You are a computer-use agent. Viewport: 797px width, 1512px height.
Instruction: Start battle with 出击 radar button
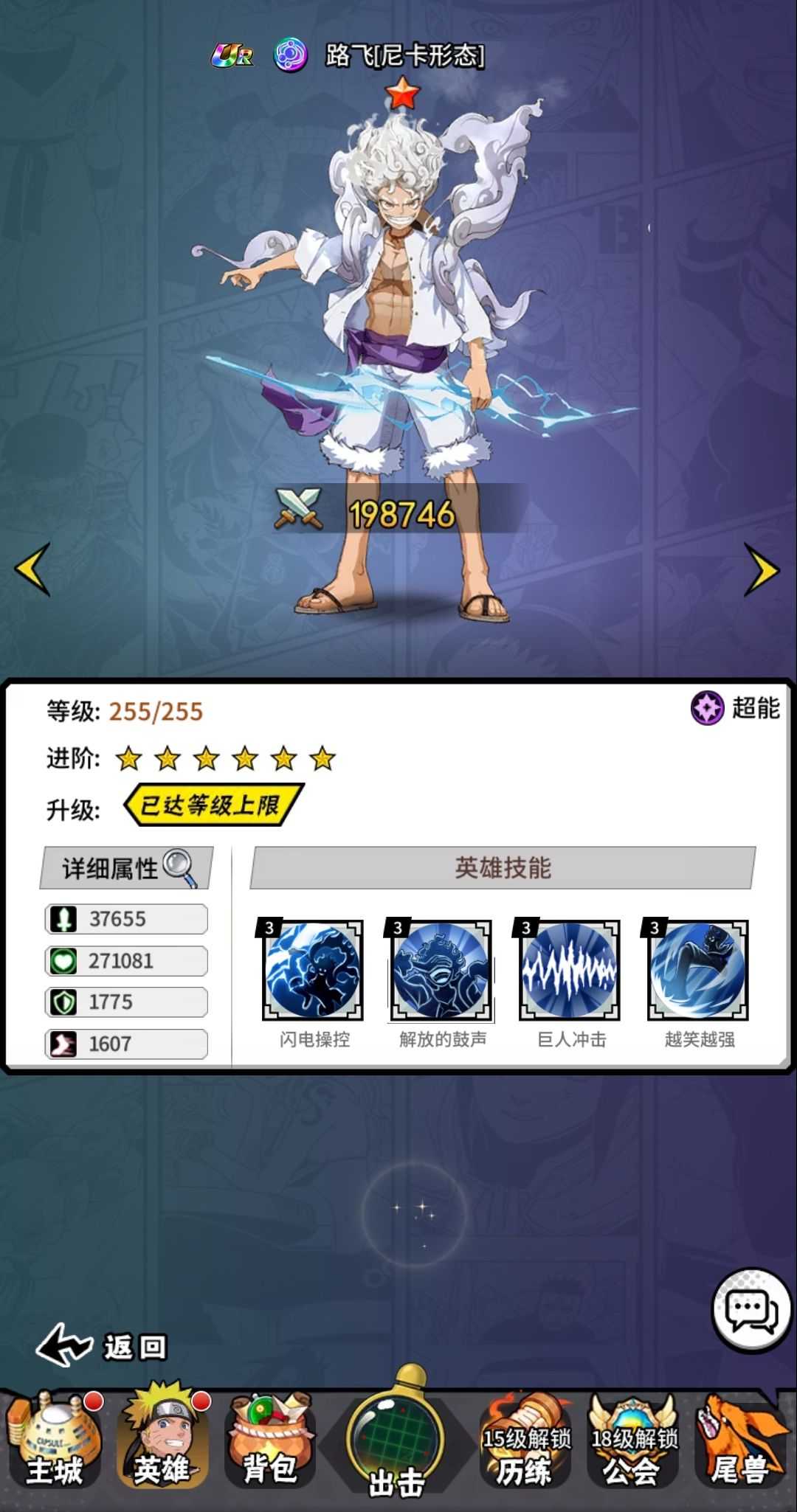(397, 1438)
